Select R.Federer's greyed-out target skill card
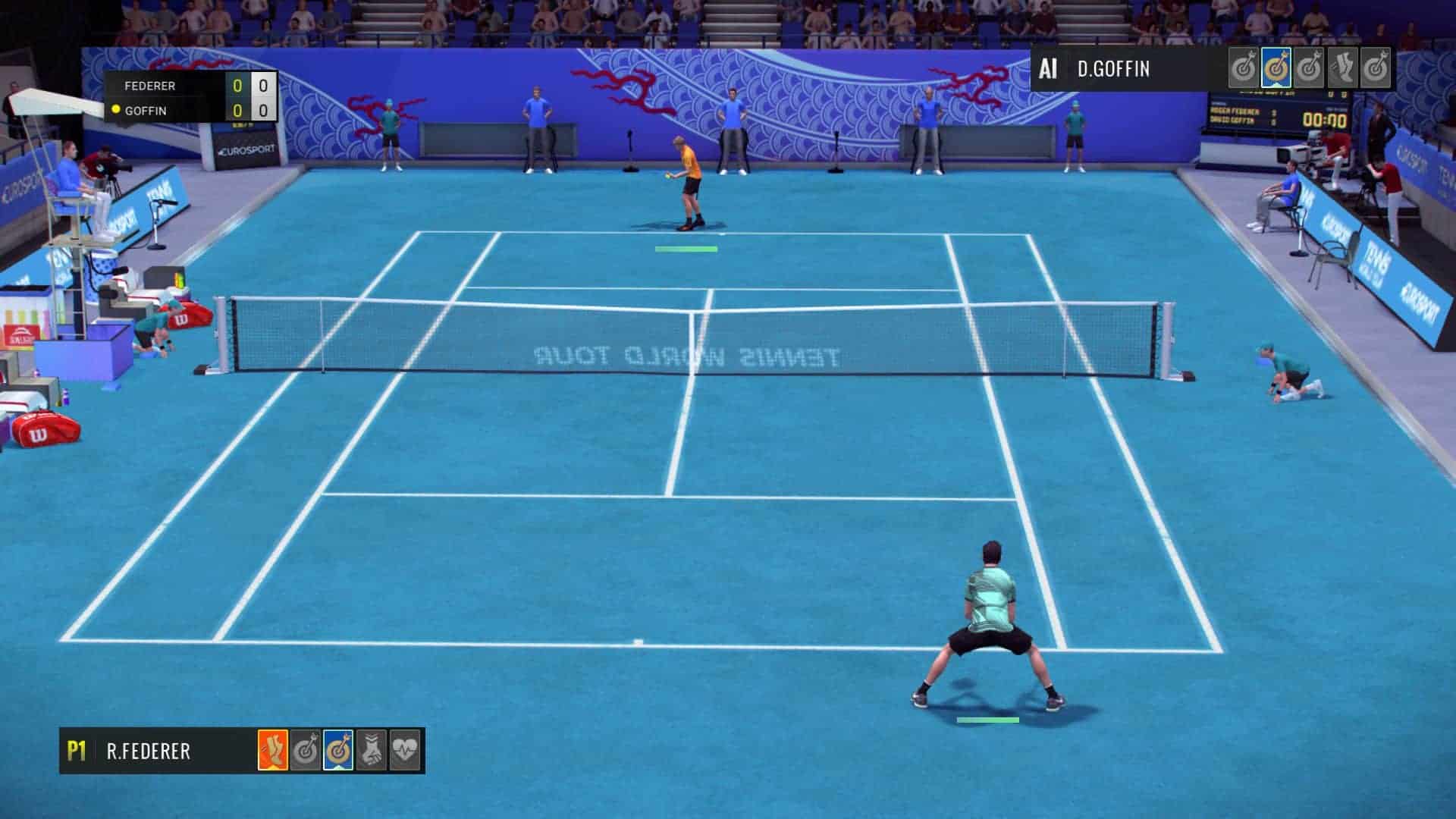This screenshot has width=1456, height=819. pos(306,751)
